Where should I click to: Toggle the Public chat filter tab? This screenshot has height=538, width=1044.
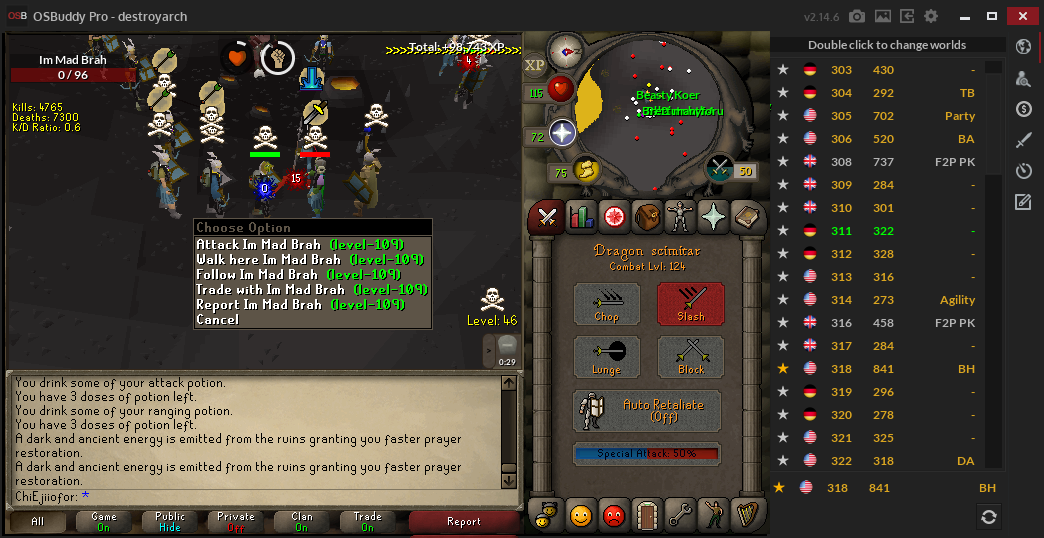pyautogui.click(x=170, y=521)
